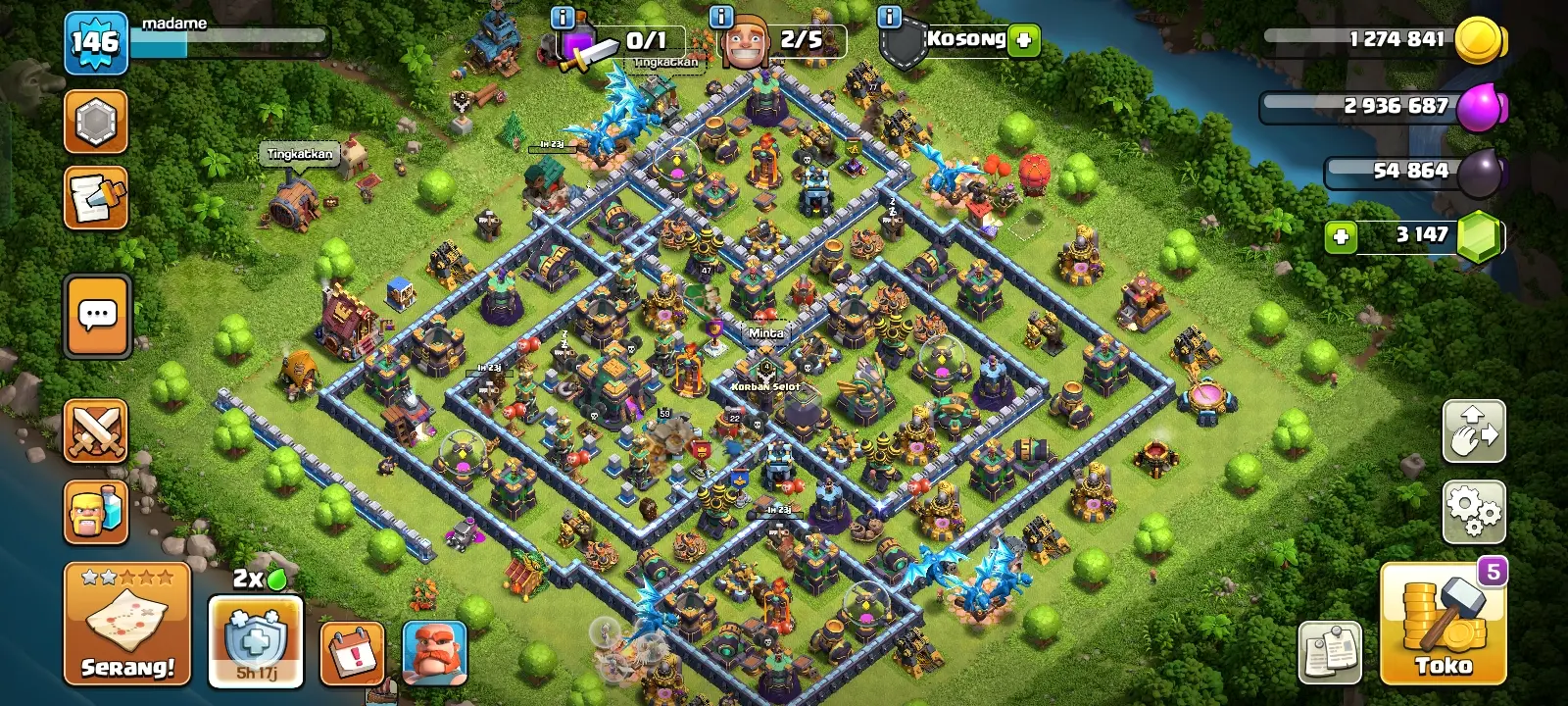
Task: Open the quill and scroll messages icon
Action: point(96,198)
